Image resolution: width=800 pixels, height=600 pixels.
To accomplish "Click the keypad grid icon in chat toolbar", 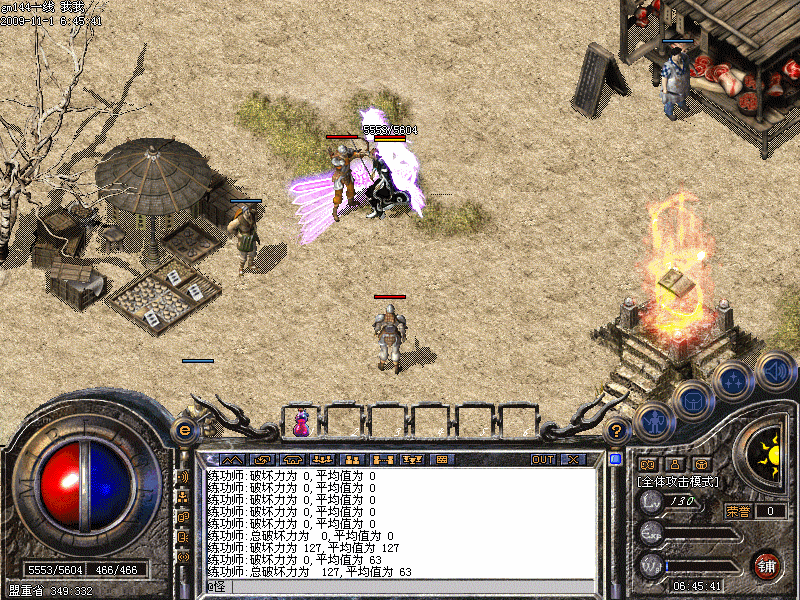I will tap(441, 459).
